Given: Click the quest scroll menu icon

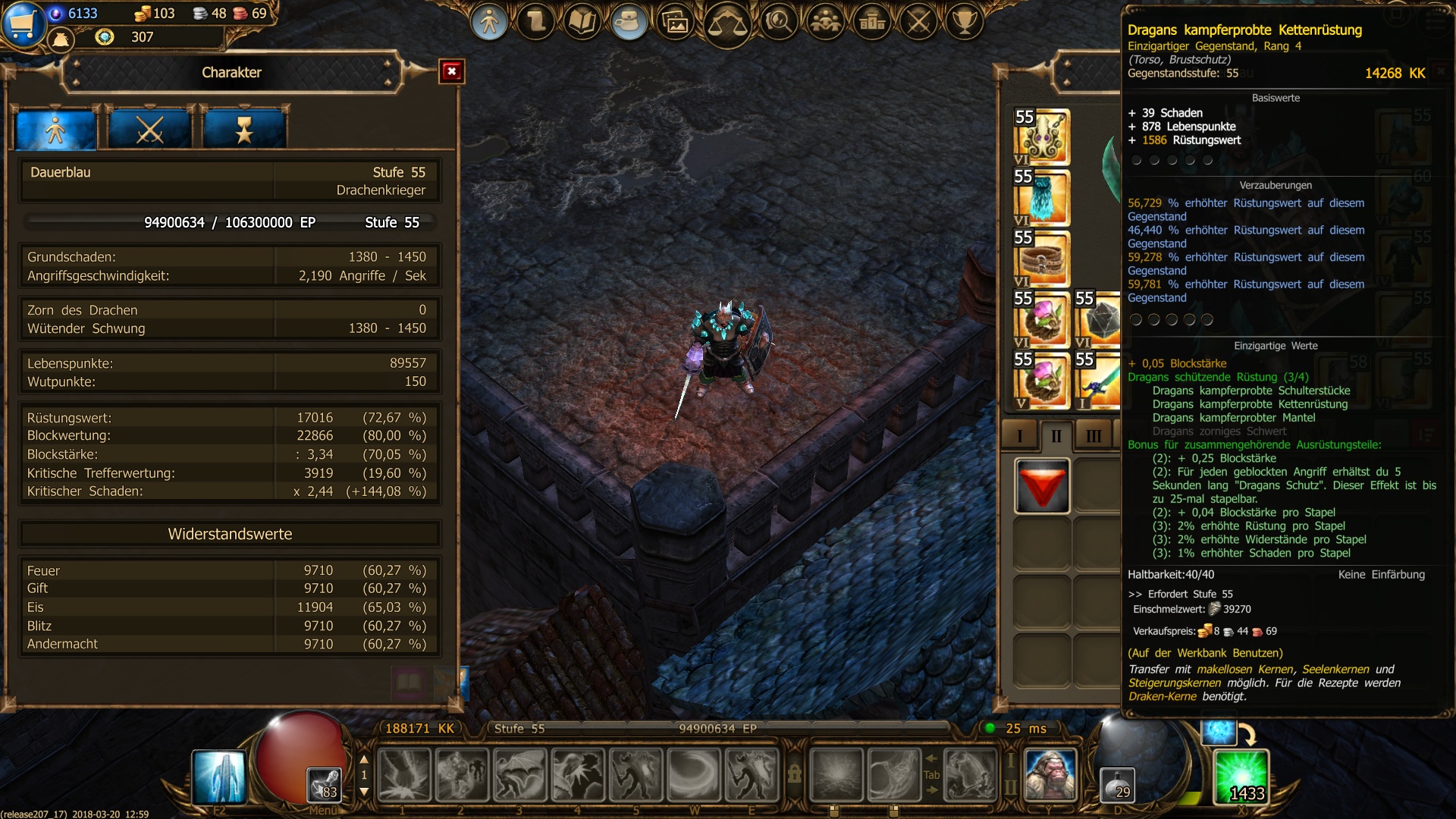Looking at the screenshot, I should [x=536, y=21].
